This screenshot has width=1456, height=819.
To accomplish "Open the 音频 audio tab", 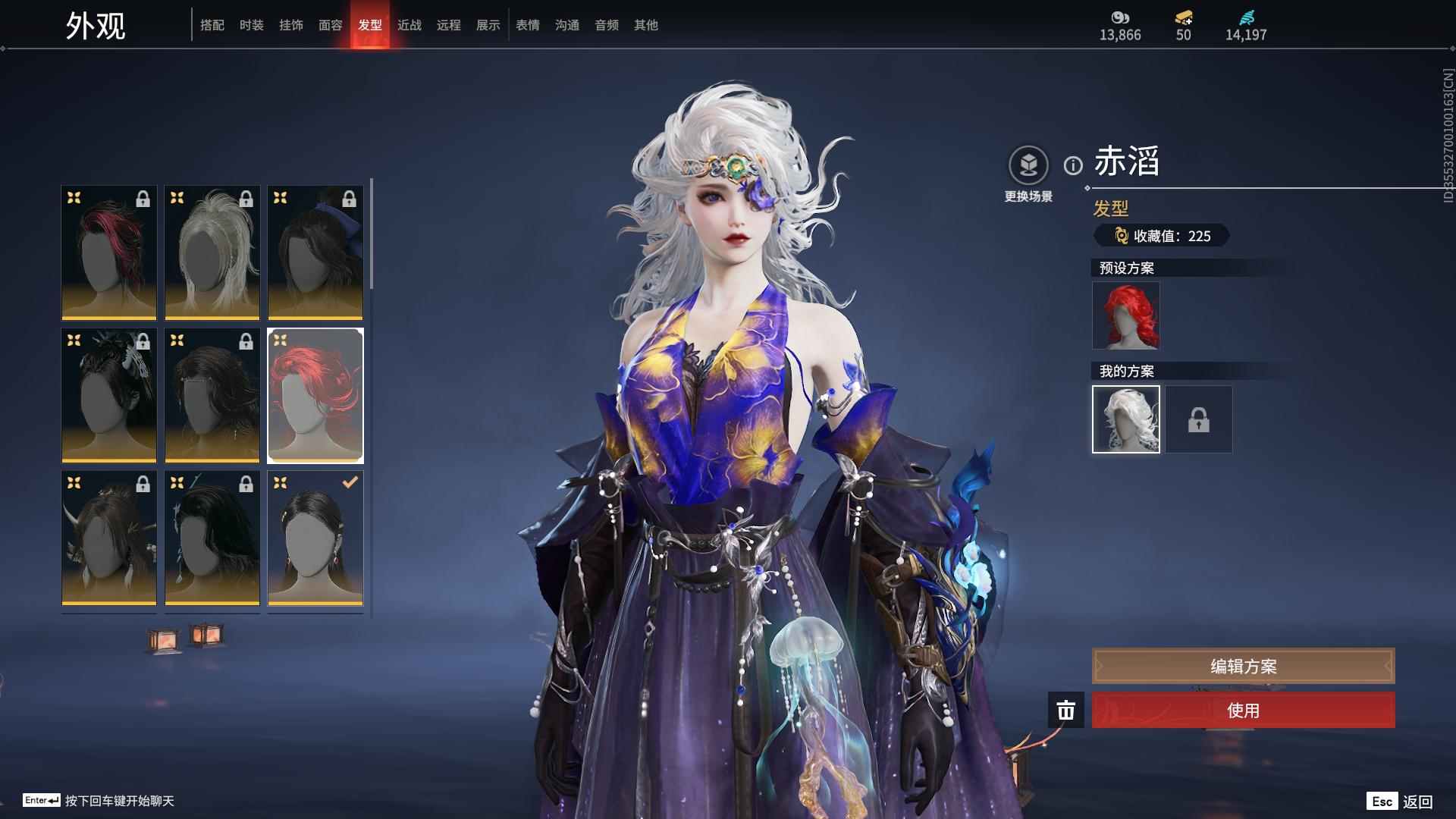I will 607,25.
